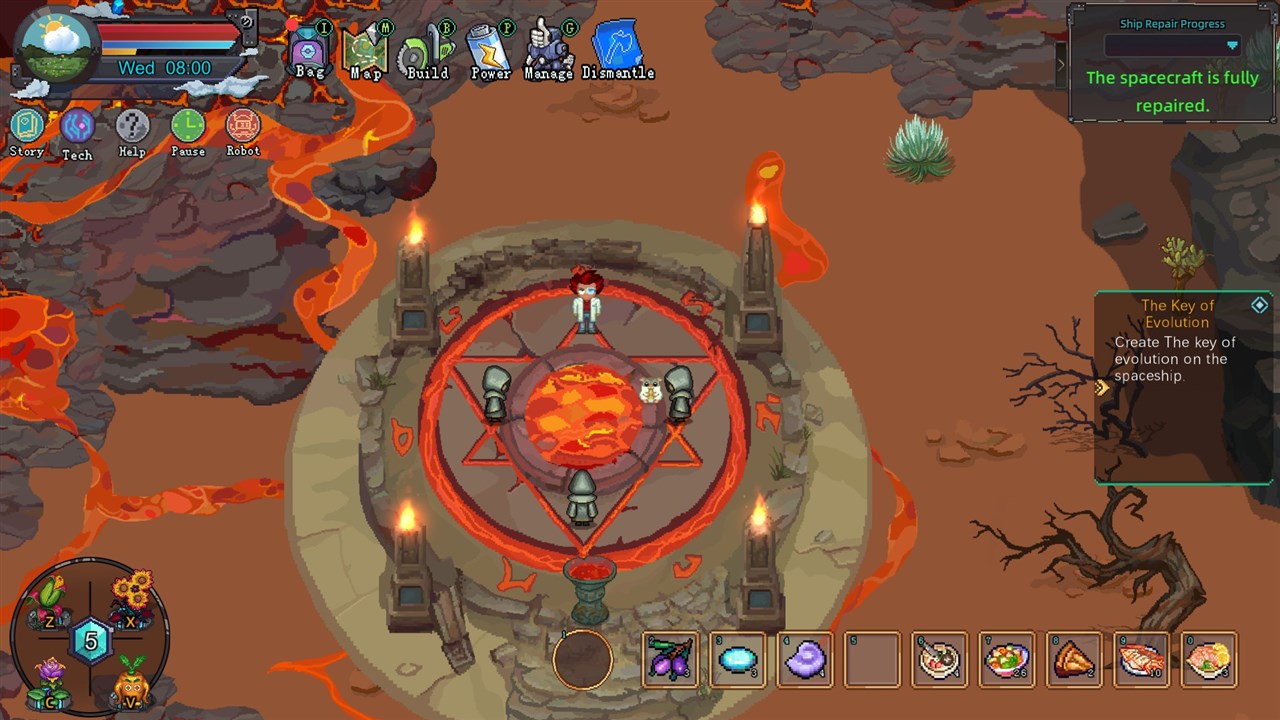The width and height of the screenshot is (1280, 720).
Task: Open the Map
Action: 365,50
